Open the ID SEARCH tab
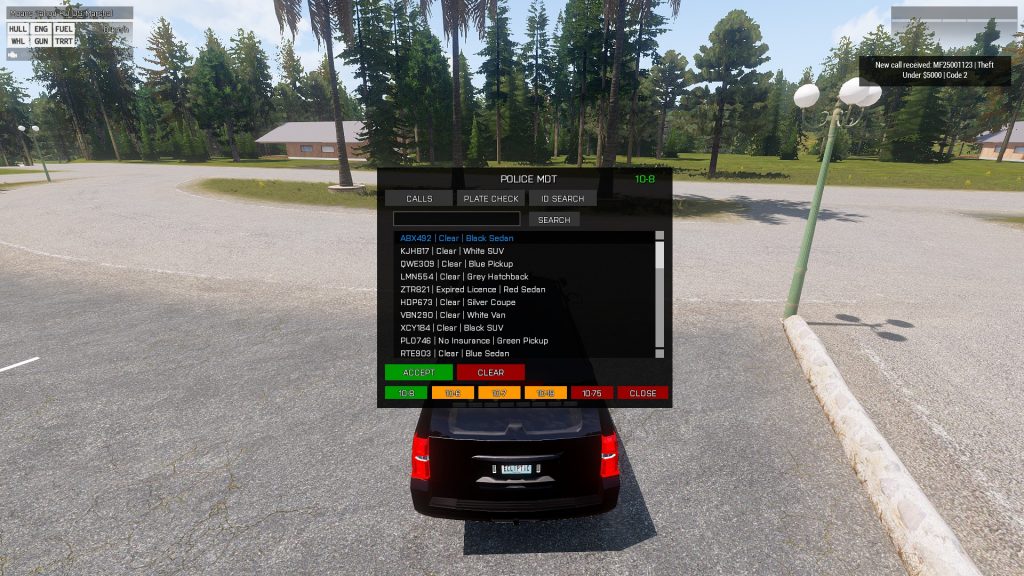The image size is (1024, 576). coord(563,198)
